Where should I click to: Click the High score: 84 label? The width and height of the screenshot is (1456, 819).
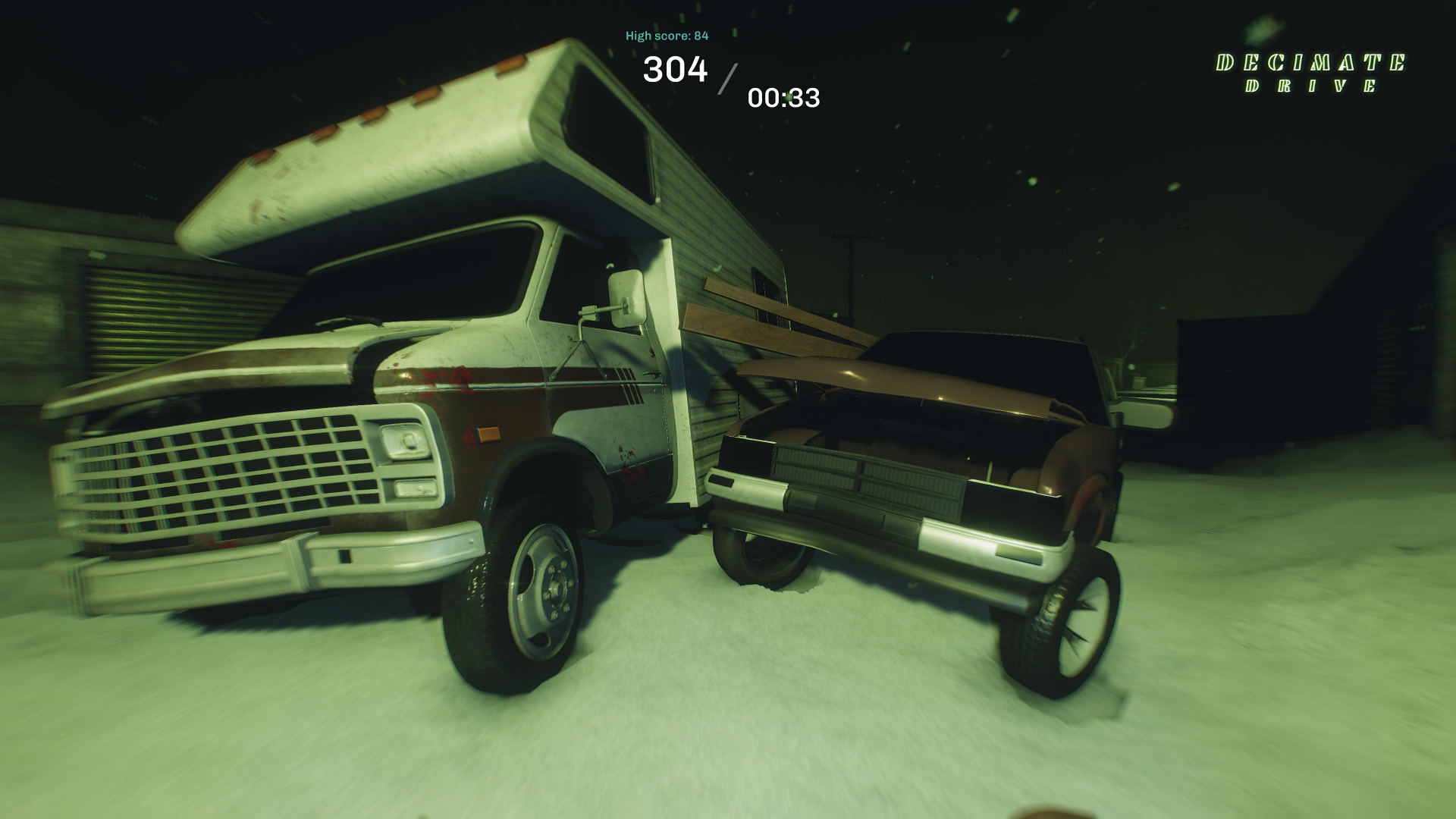click(667, 34)
